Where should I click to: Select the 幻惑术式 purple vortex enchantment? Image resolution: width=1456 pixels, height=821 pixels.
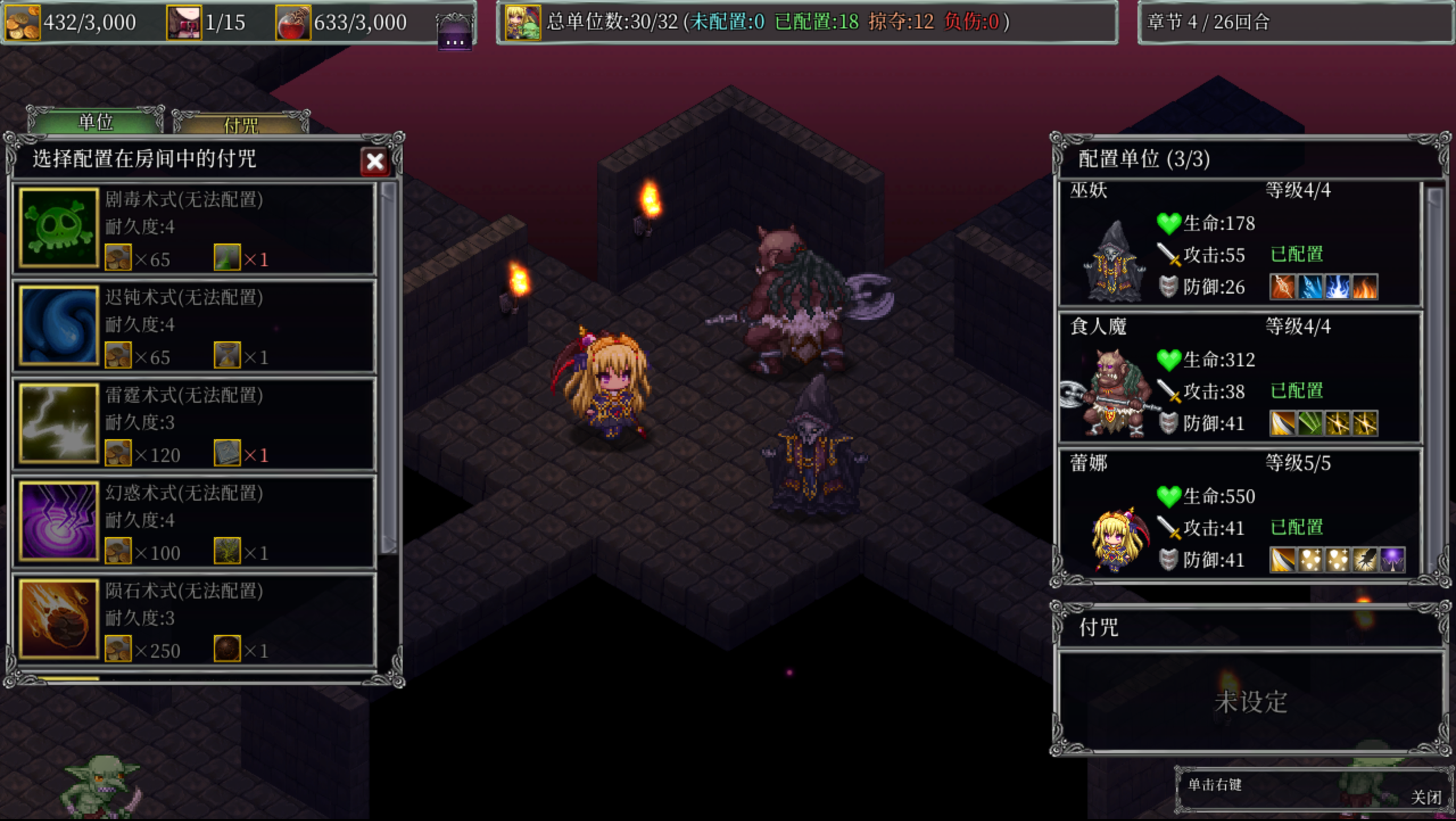[x=194, y=522]
